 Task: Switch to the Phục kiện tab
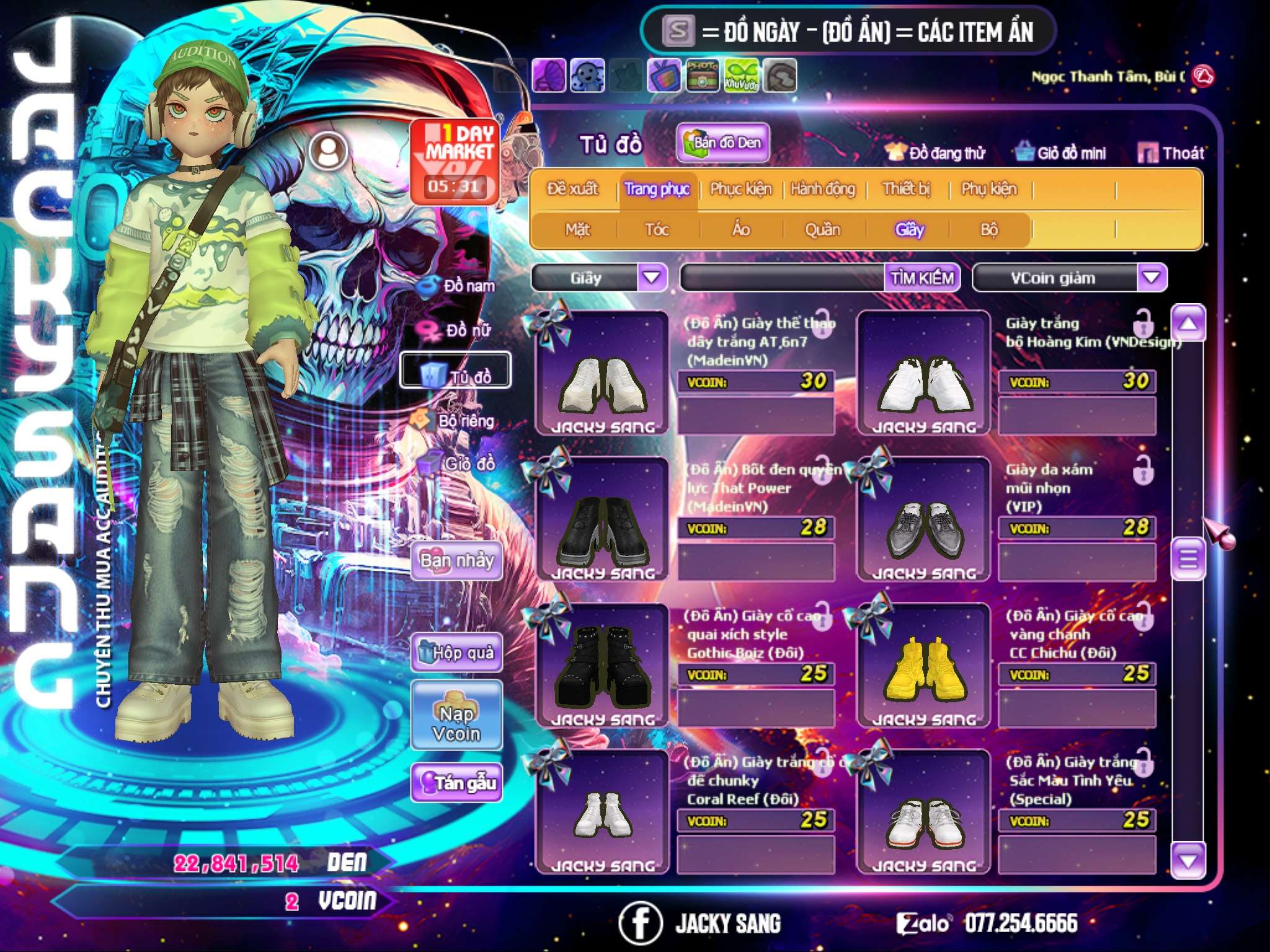point(740,189)
